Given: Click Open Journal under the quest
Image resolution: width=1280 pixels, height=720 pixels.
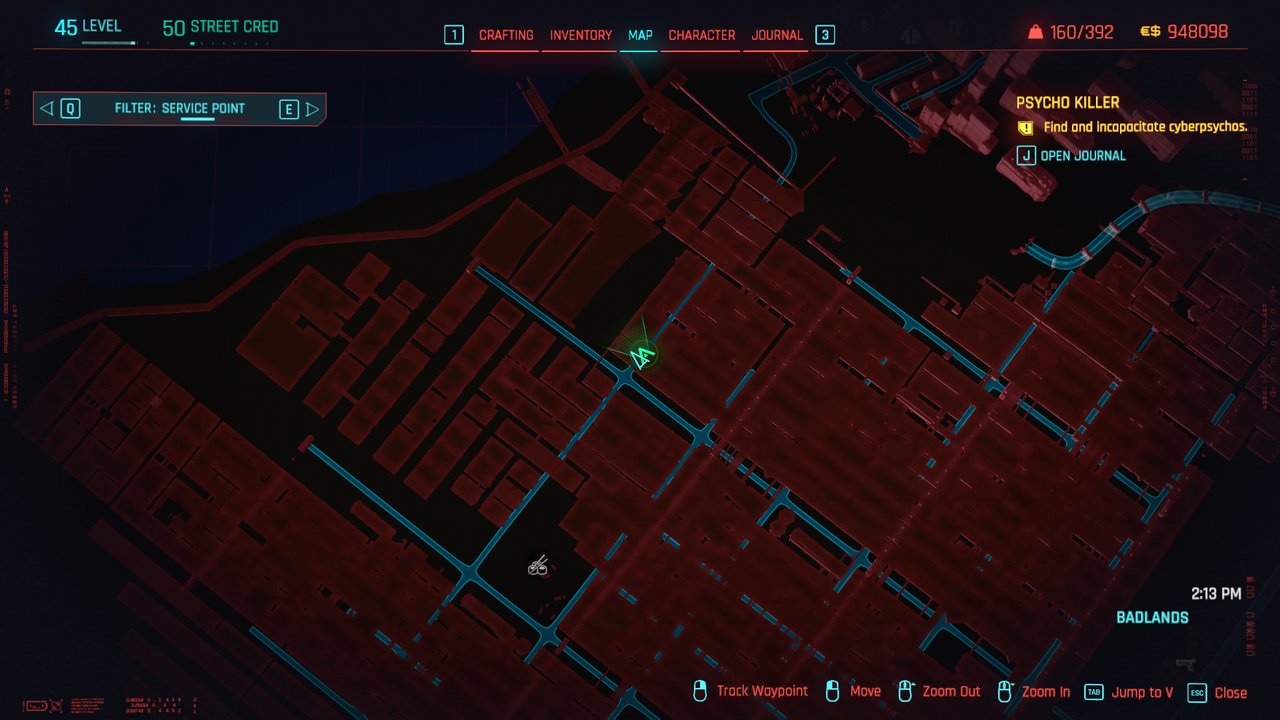Looking at the screenshot, I should point(1082,155).
